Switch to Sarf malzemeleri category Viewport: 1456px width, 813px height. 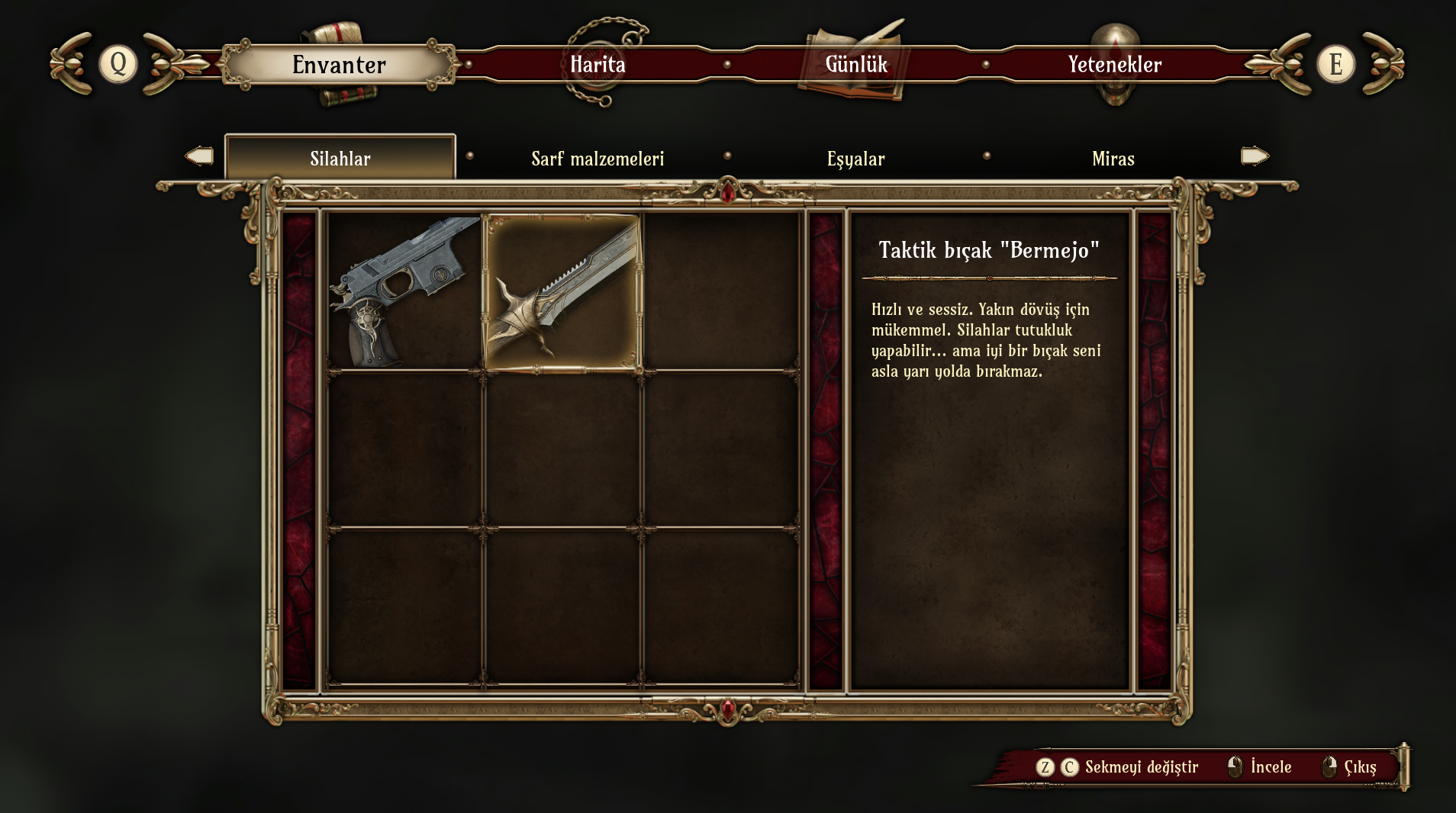coord(598,159)
